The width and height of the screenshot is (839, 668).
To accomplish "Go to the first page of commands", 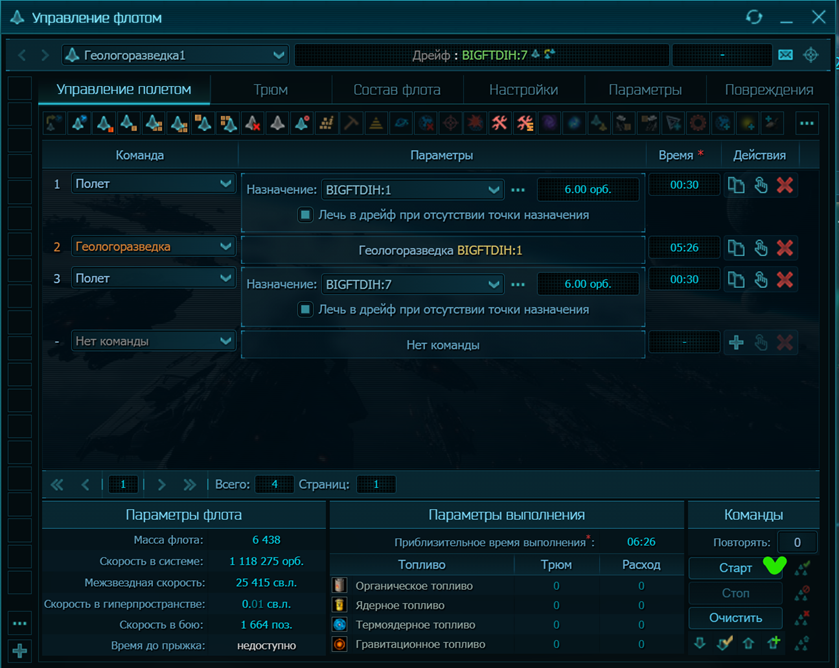I will 57,485.
